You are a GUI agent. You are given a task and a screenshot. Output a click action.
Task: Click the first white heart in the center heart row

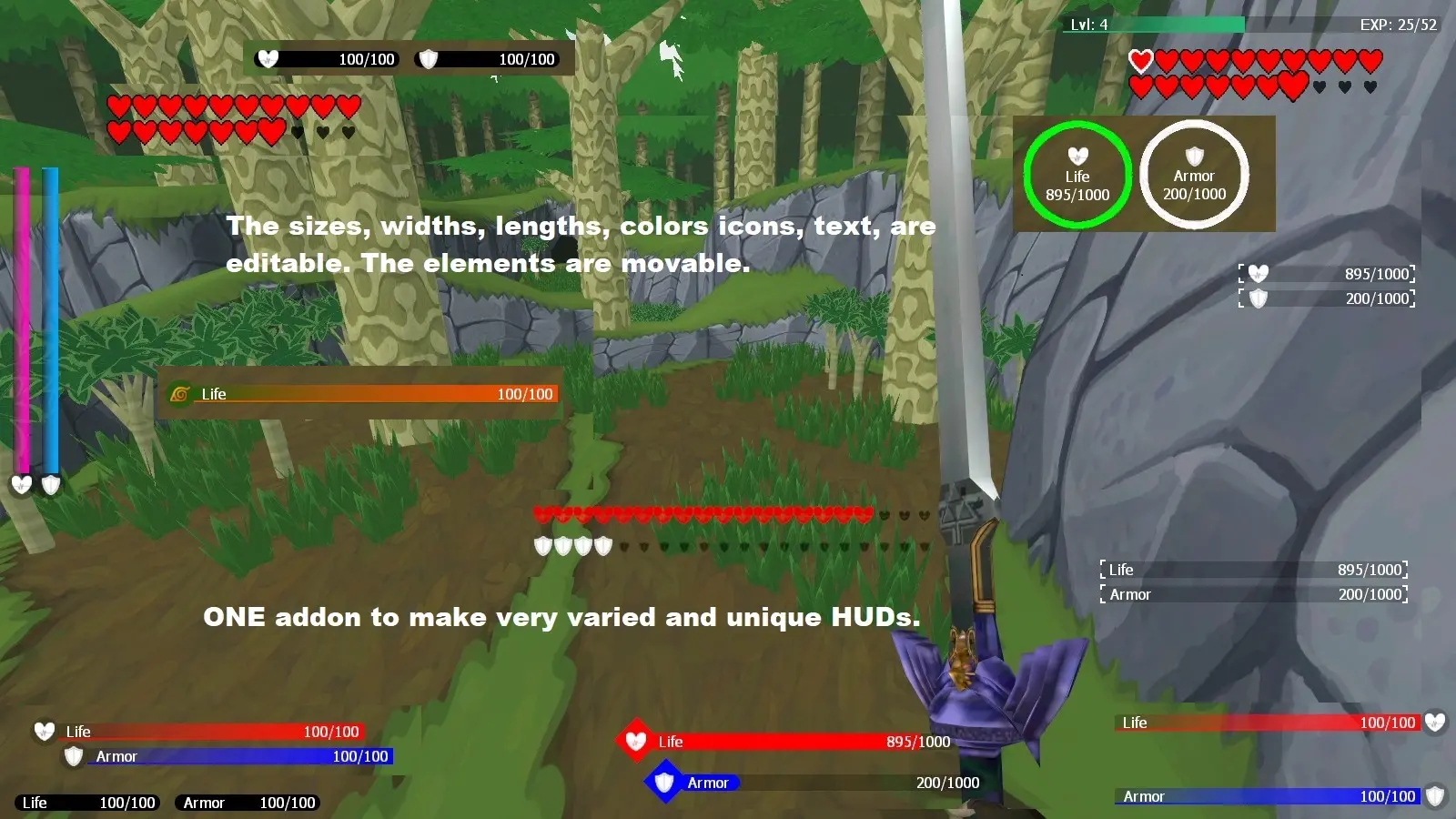544,513
